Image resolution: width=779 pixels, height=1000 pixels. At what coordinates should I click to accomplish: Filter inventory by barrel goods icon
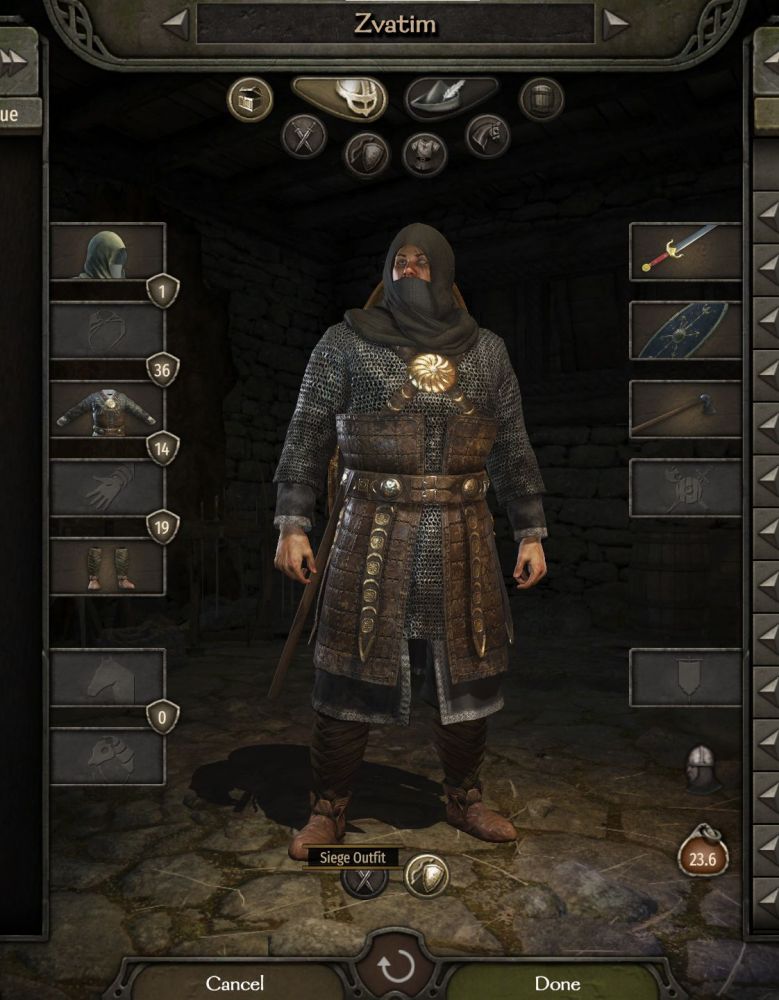(x=541, y=99)
